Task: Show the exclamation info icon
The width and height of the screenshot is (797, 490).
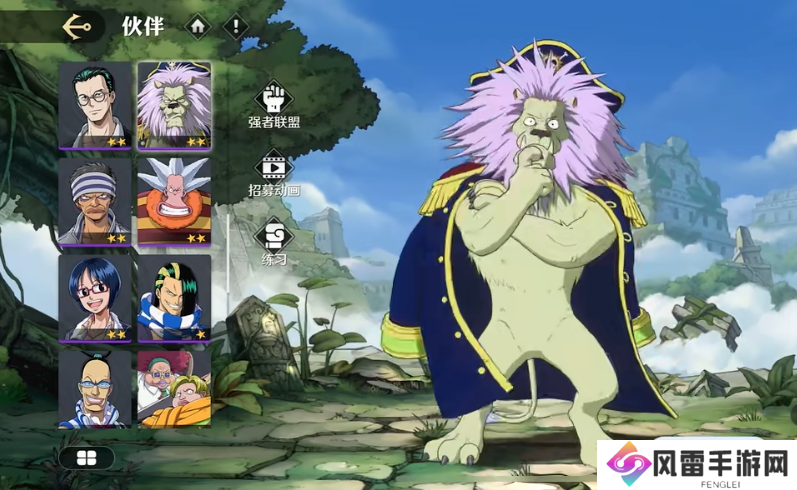Action: pyautogui.click(x=233, y=27)
